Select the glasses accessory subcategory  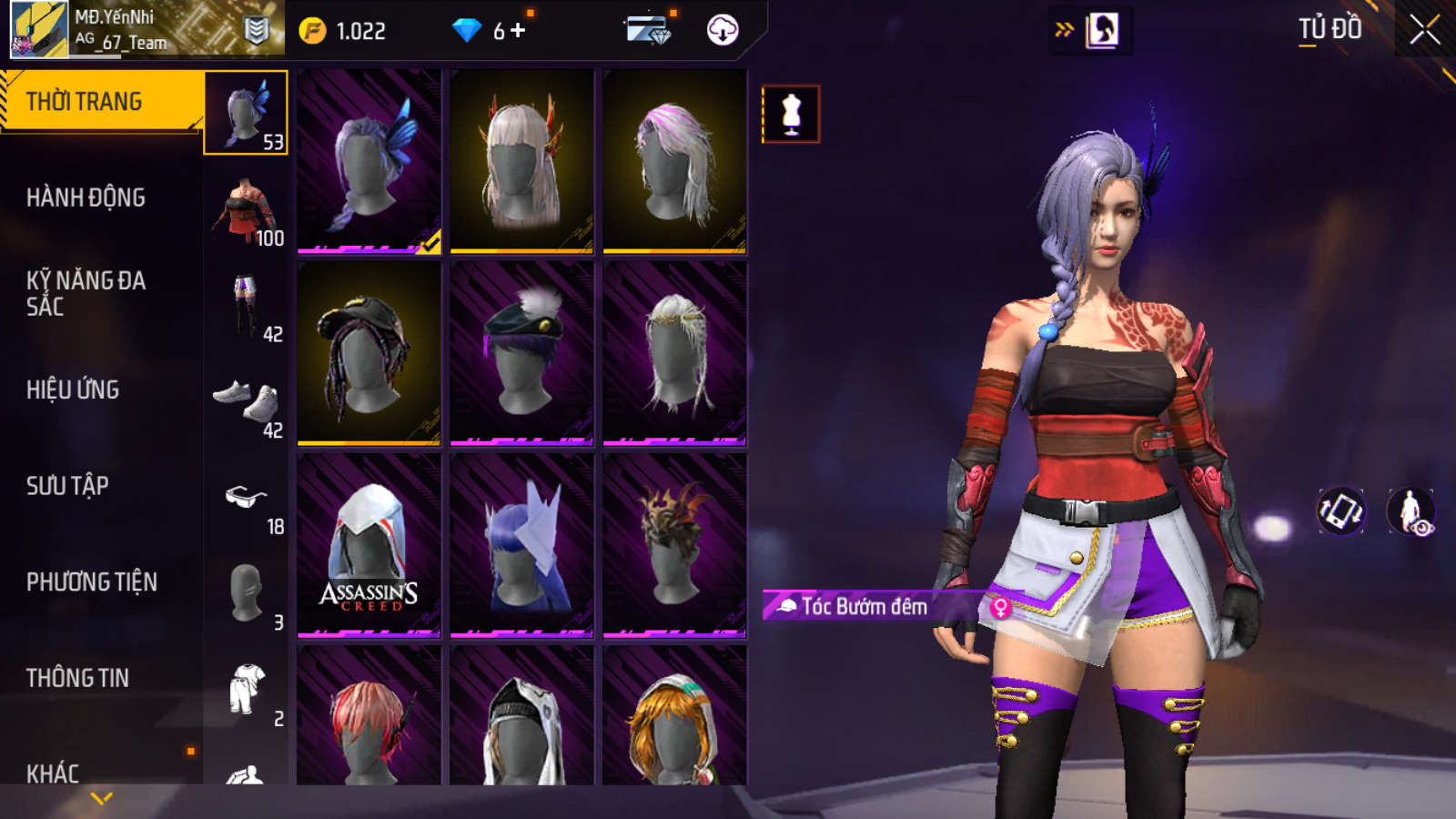246,499
